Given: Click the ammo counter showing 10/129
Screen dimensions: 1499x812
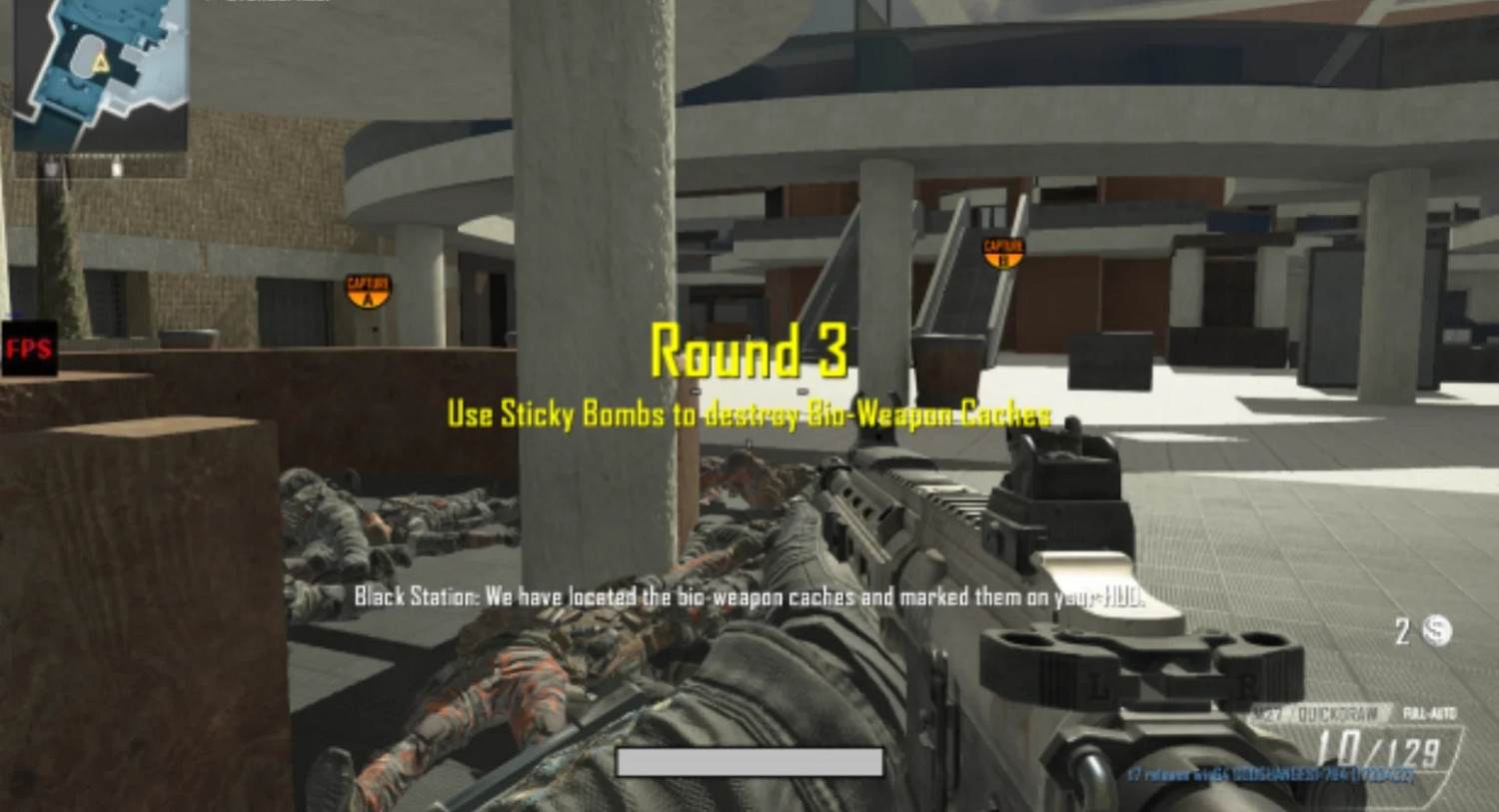Looking at the screenshot, I should click(x=1379, y=746).
